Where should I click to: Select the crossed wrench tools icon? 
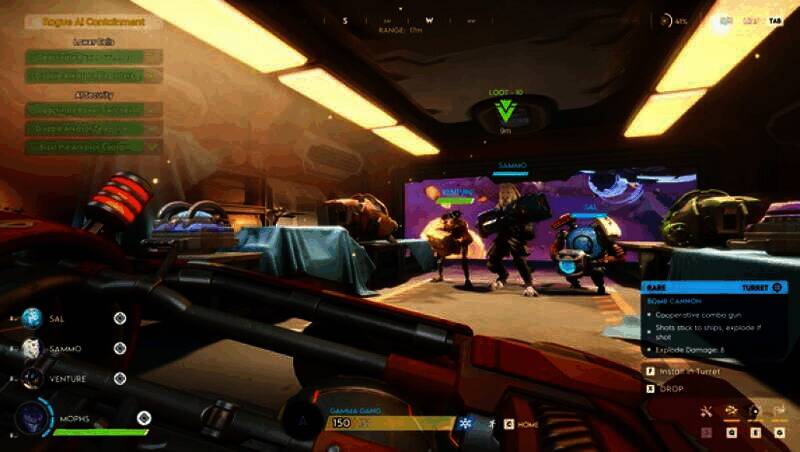click(x=706, y=411)
